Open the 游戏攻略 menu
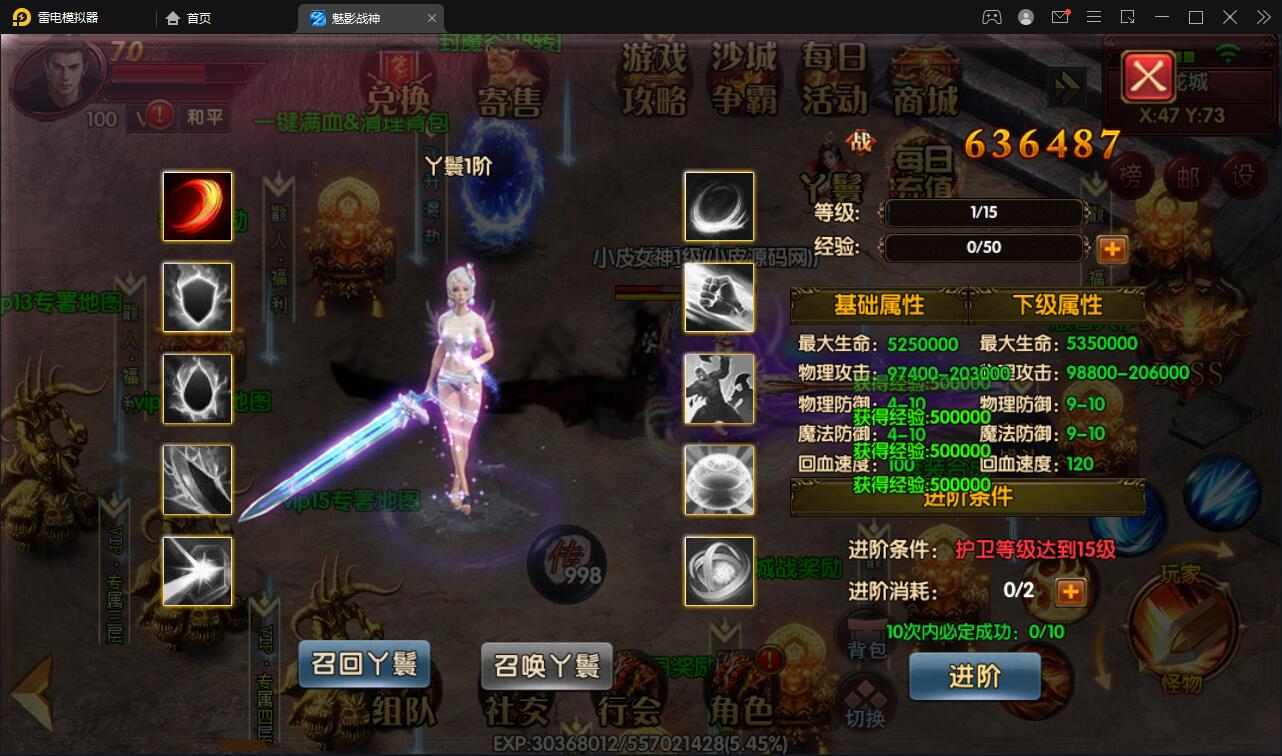 coord(655,80)
